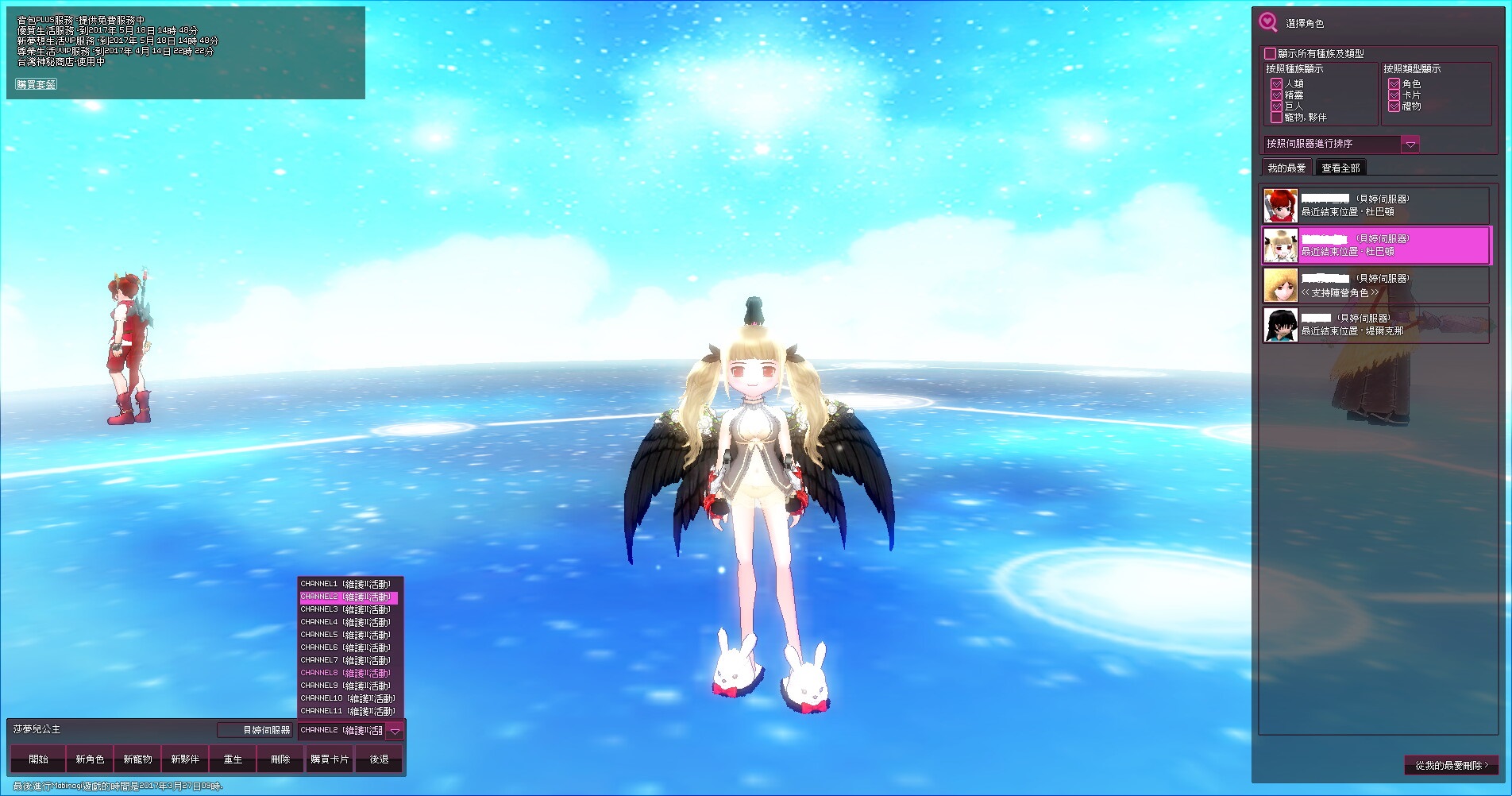Go back using the 後退 button
This screenshot has height=796, width=1512.
pos(380,759)
